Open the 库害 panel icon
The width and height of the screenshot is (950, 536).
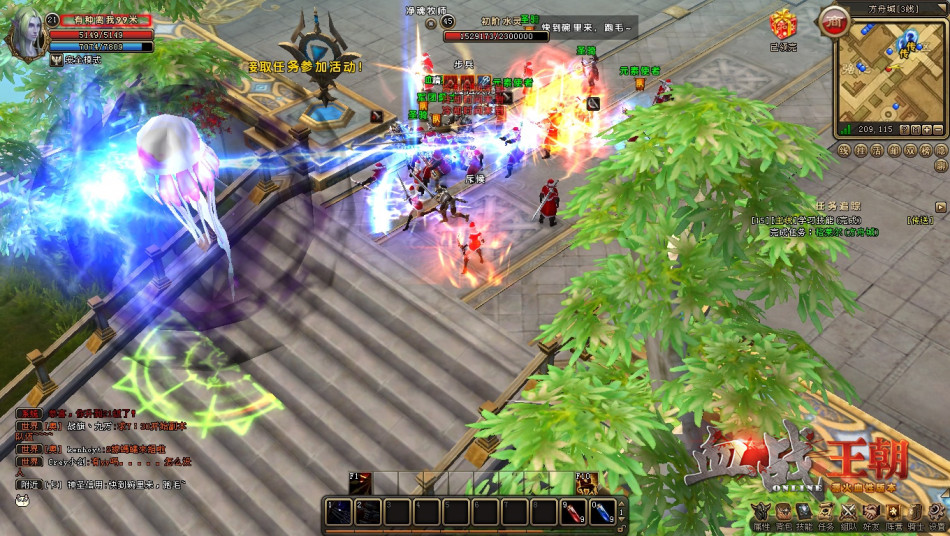892,513
